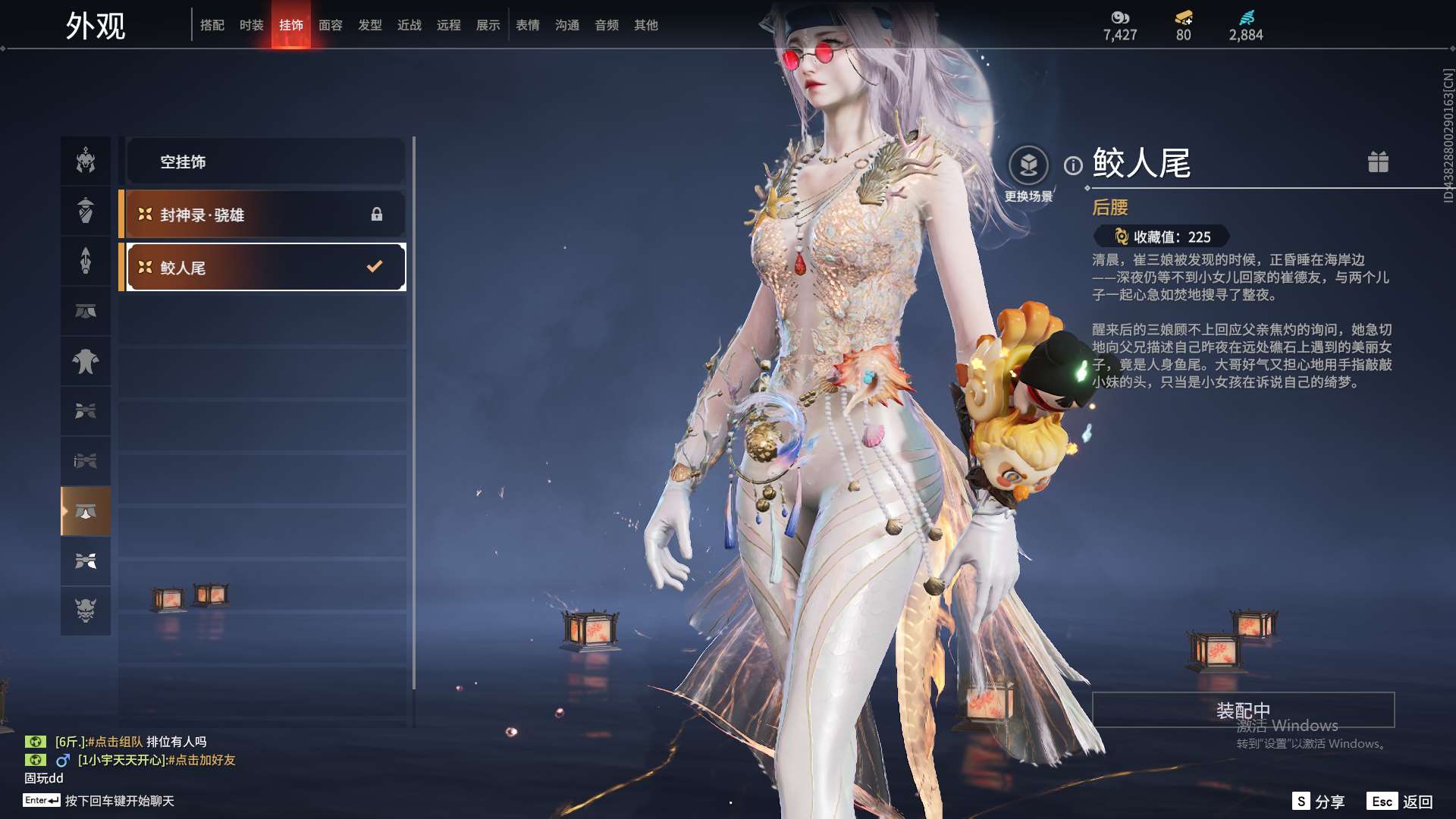Select the 鲛人尾 accessory row
Image resolution: width=1456 pixels, height=819 pixels.
tap(265, 267)
